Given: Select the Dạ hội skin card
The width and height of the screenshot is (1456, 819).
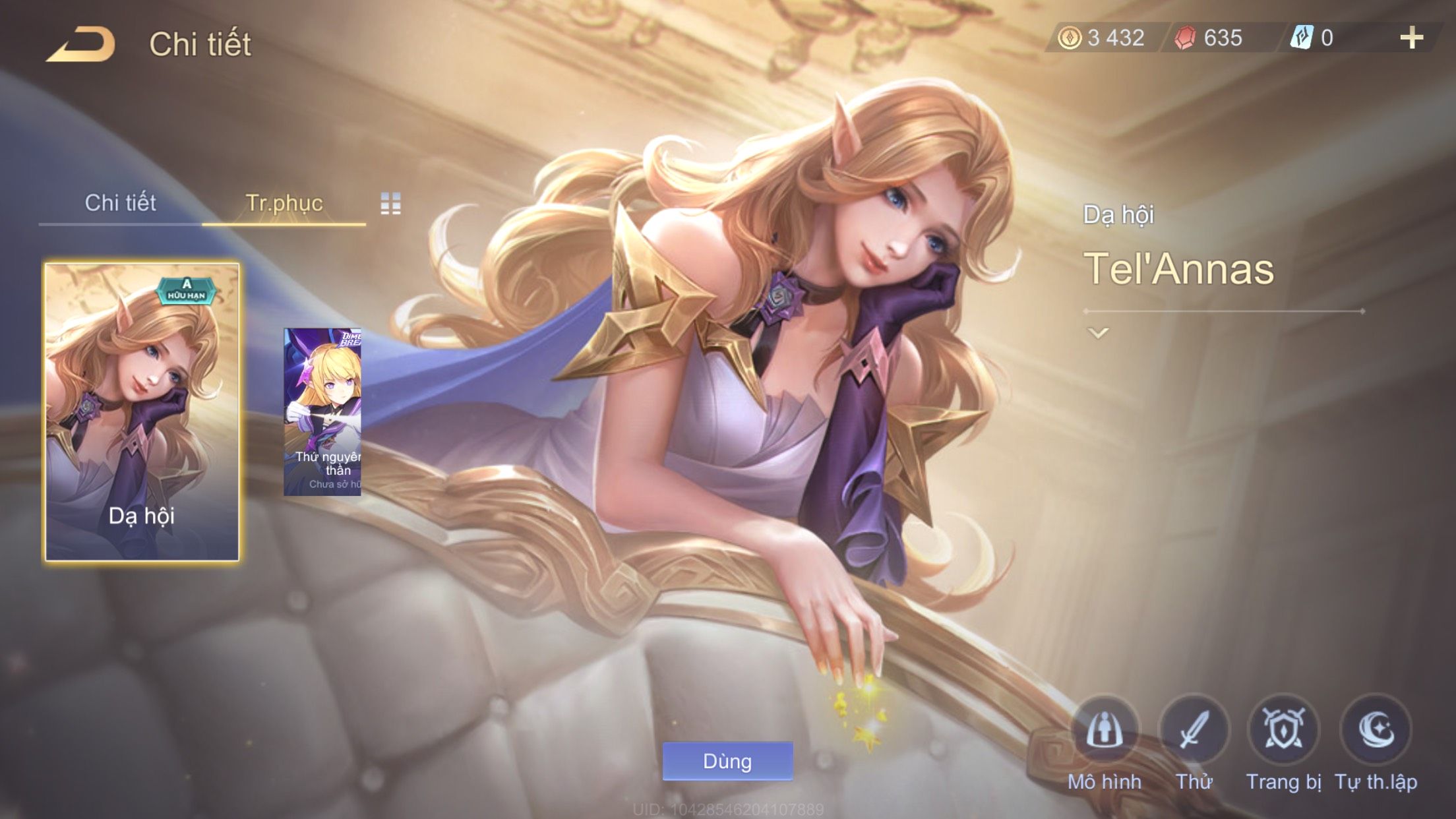Looking at the screenshot, I should [142, 412].
